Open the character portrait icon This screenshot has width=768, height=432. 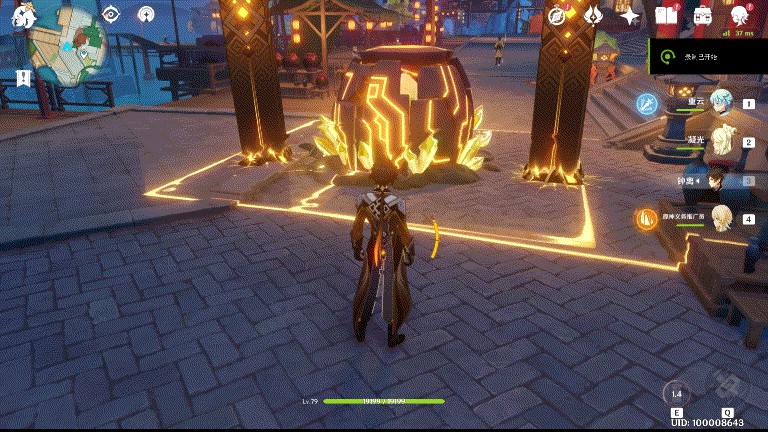740,16
